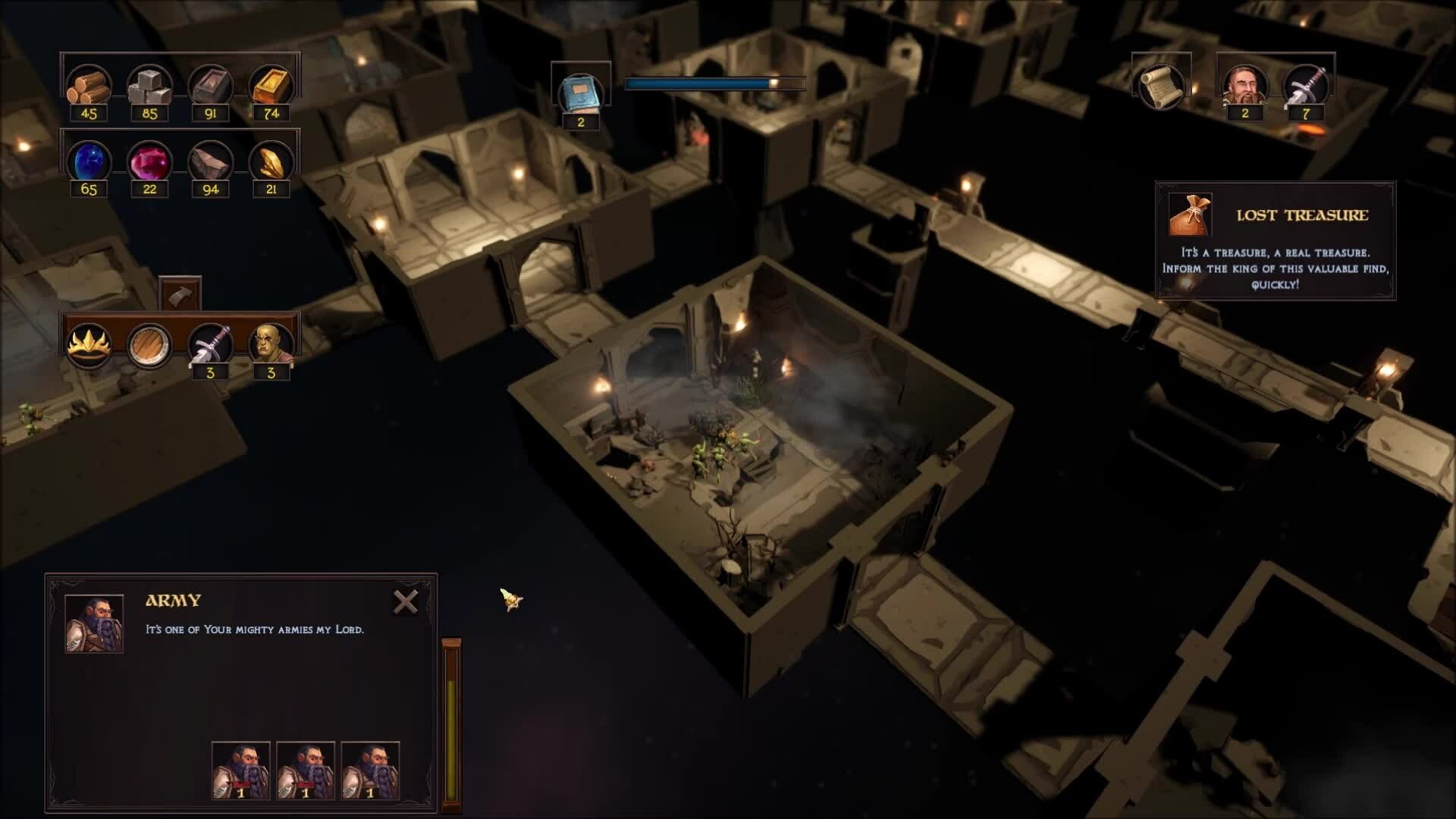Screen dimensions: 1456x819
Task: Click the red-bearded dwarf portrait icon
Action: pyautogui.click(x=1244, y=86)
